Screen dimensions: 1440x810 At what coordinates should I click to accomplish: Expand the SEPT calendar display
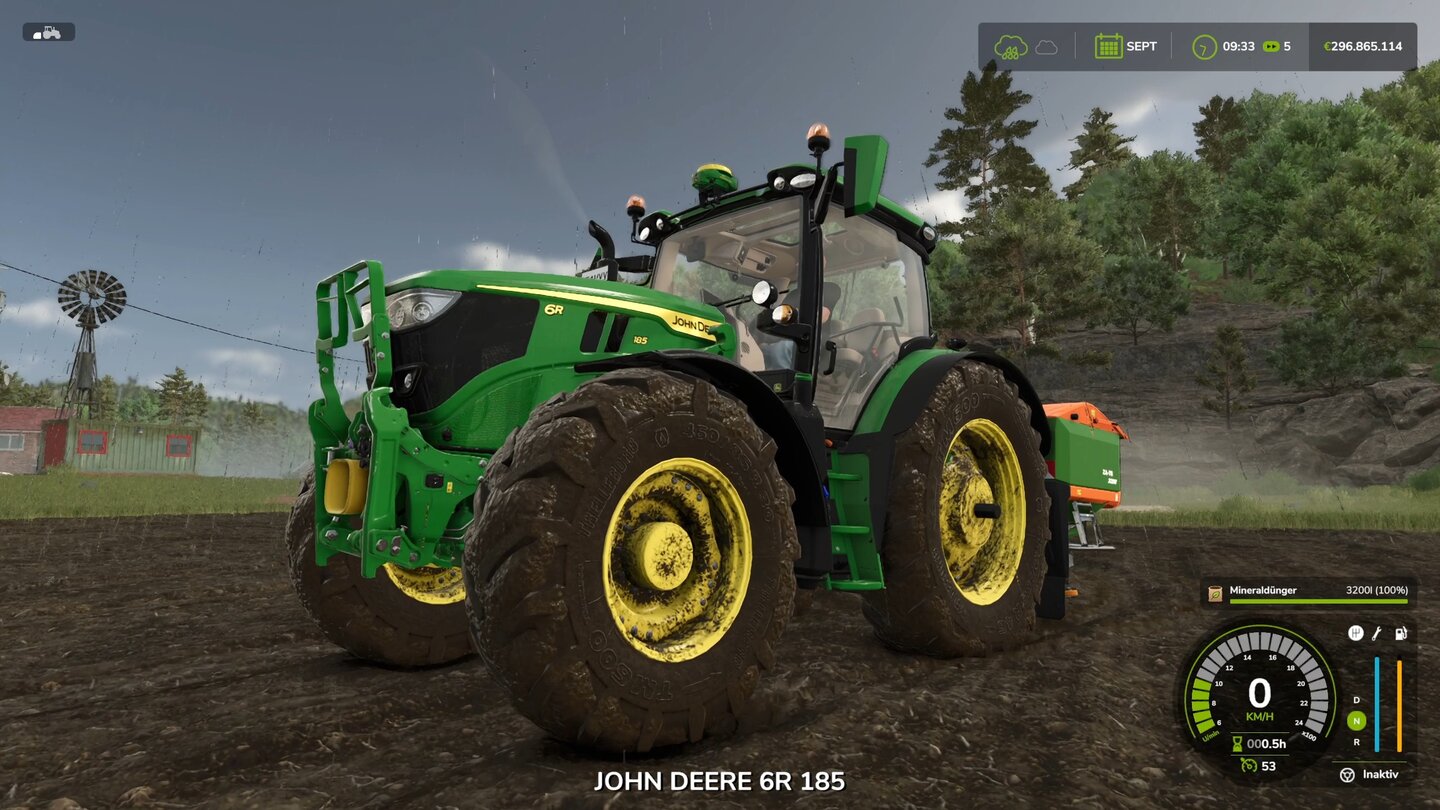[x=1127, y=45]
